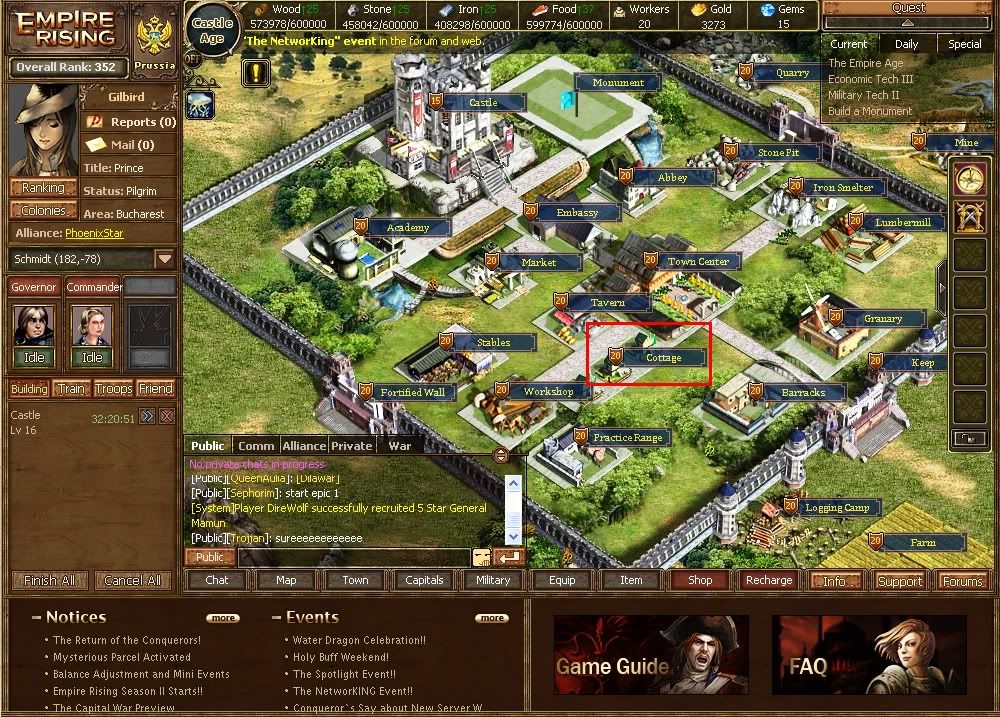Click the Cancel All button

[132, 580]
